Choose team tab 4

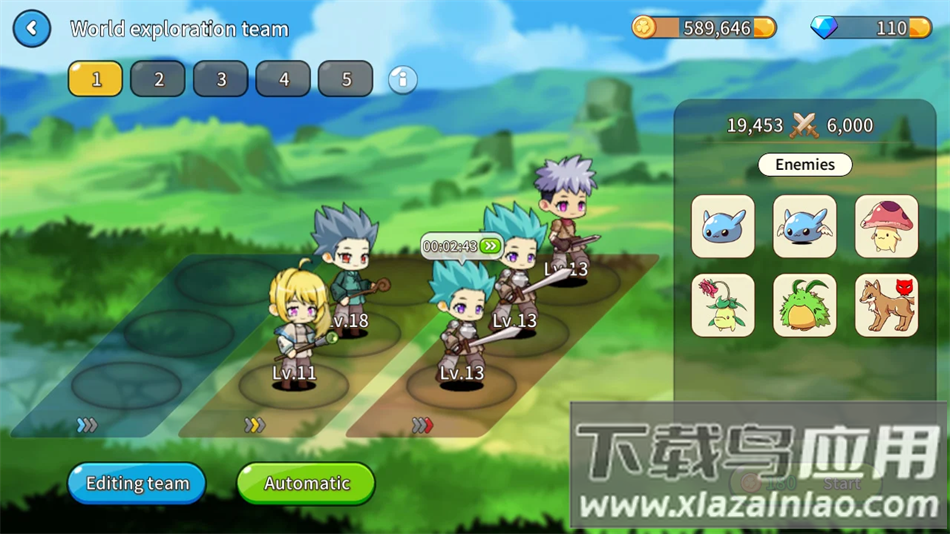[284, 79]
